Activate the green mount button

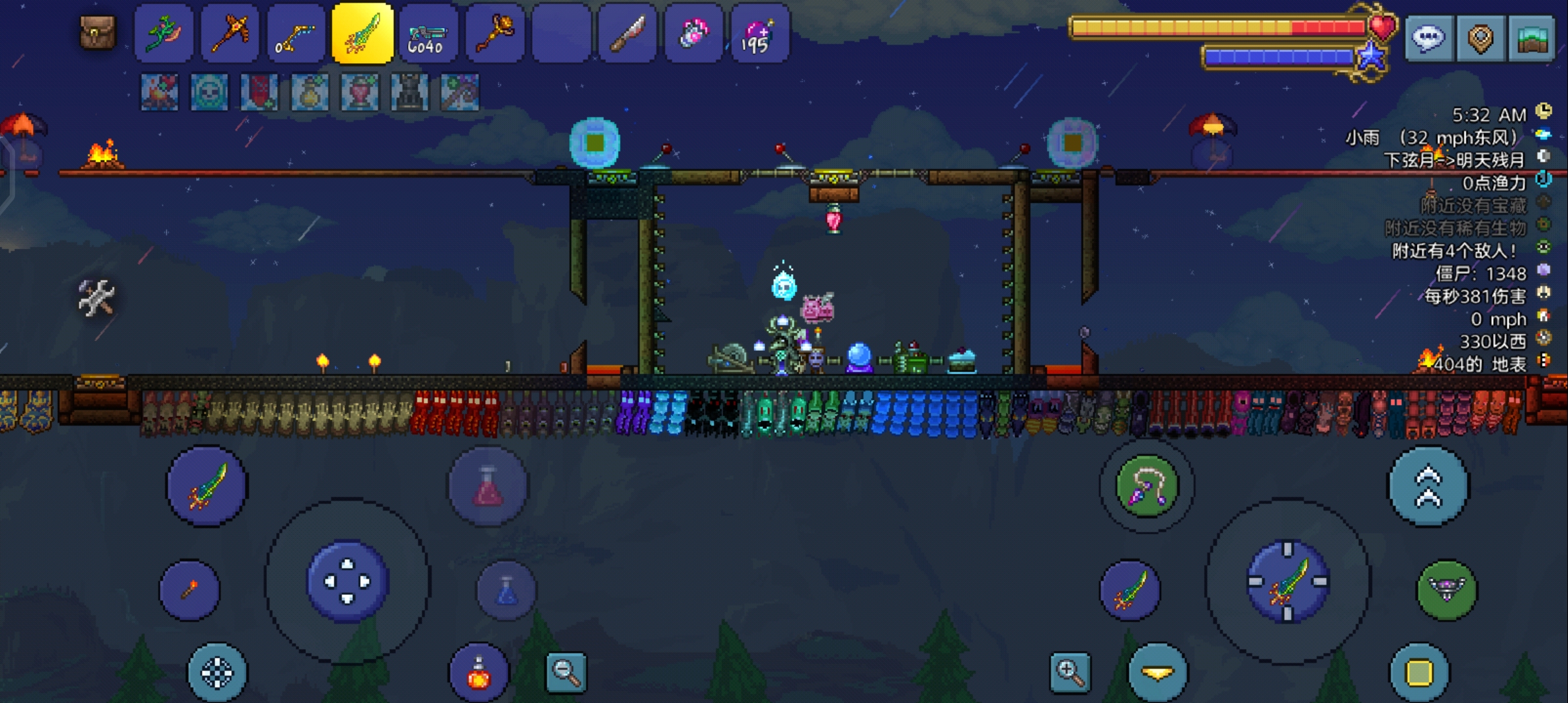(x=1447, y=590)
